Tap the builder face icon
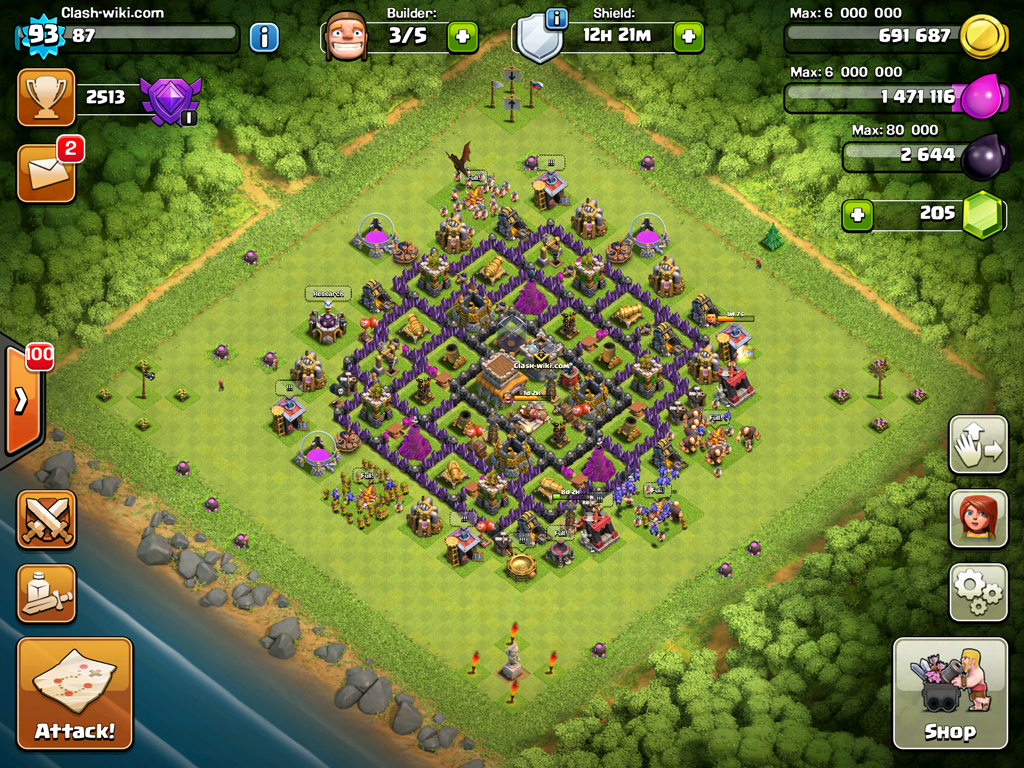 (x=346, y=37)
